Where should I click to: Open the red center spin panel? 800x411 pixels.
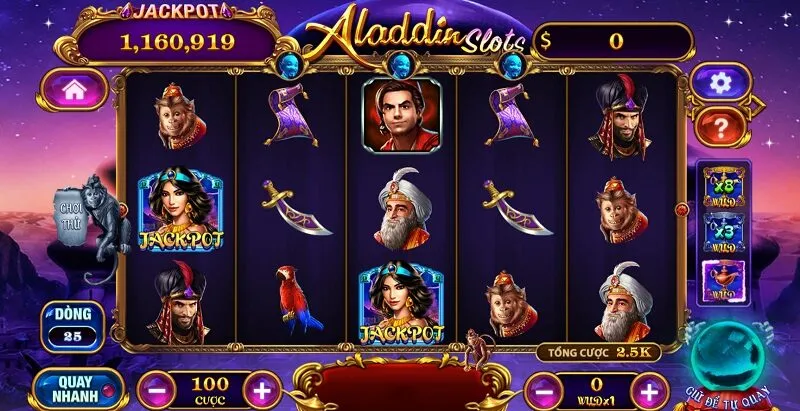(400, 386)
